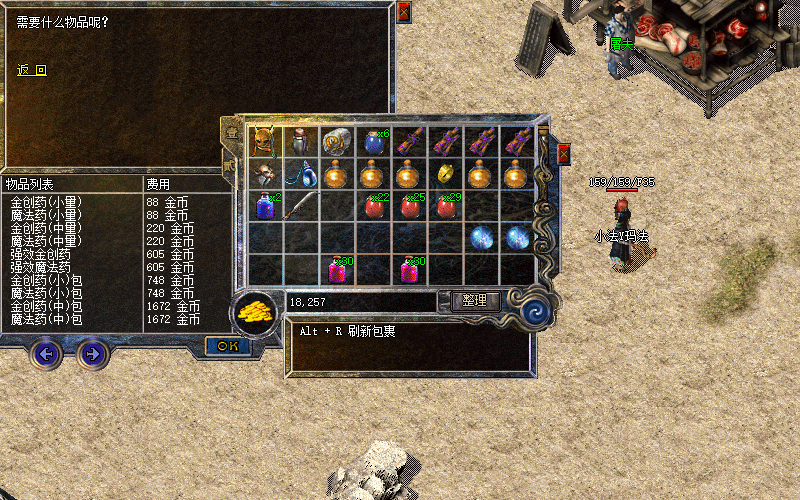Go to next shop page with right arrow

point(92,352)
